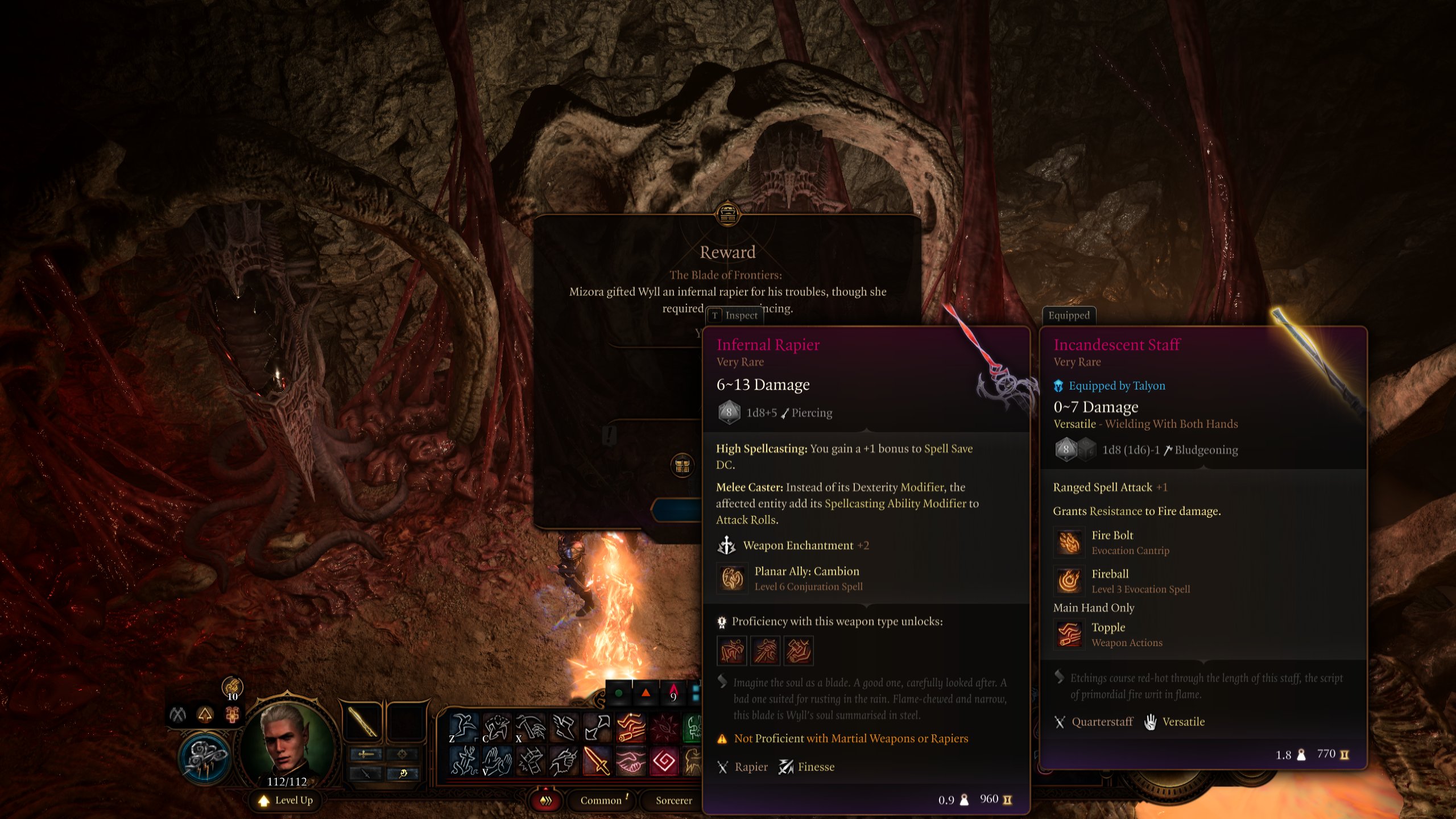Viewport: 1456px width, 819px height.
Task: Select the Jump action on the hotbar
Action: click(x=462, y=726)
